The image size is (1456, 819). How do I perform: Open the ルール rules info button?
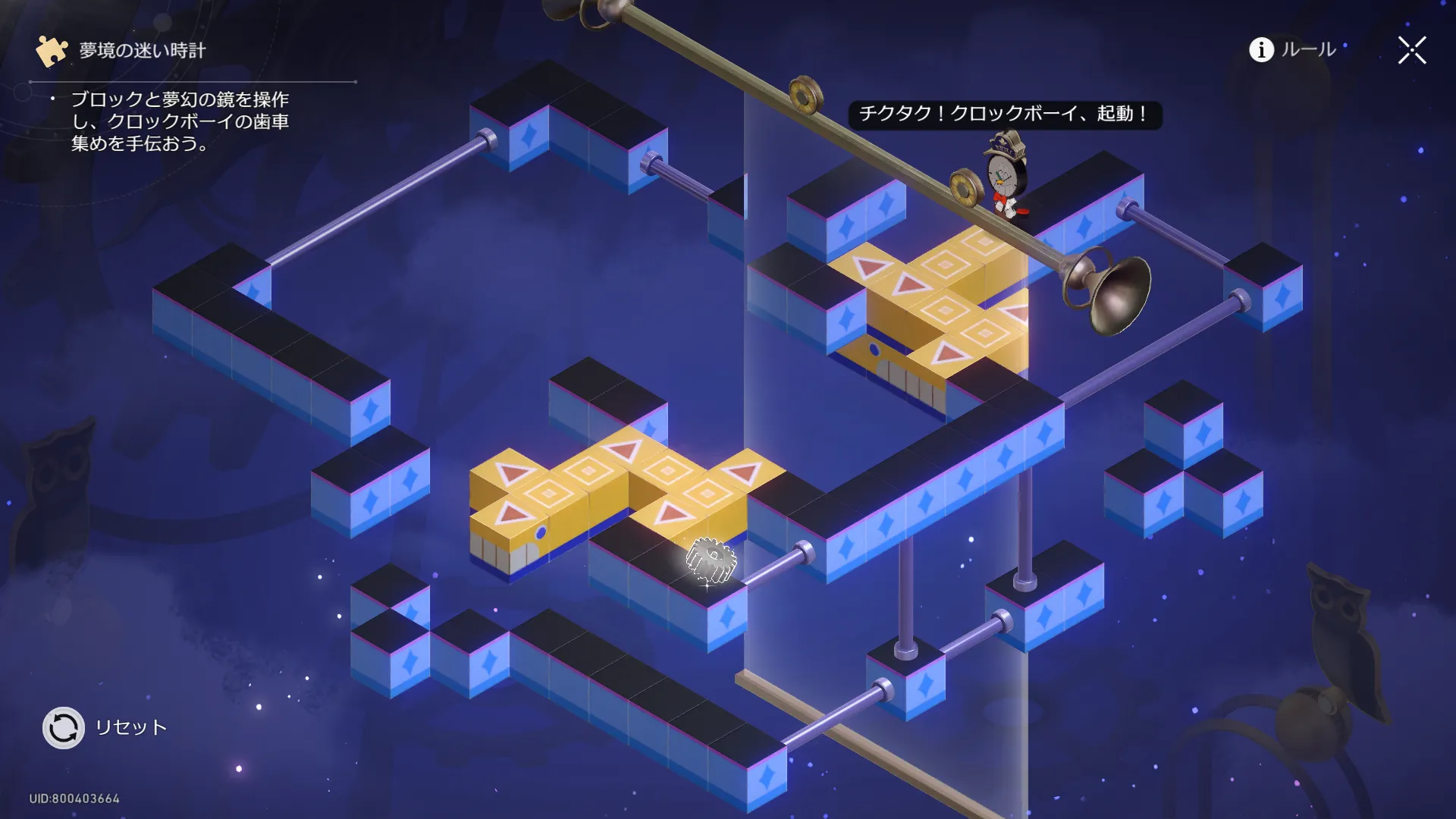(x=1292, y=50)
